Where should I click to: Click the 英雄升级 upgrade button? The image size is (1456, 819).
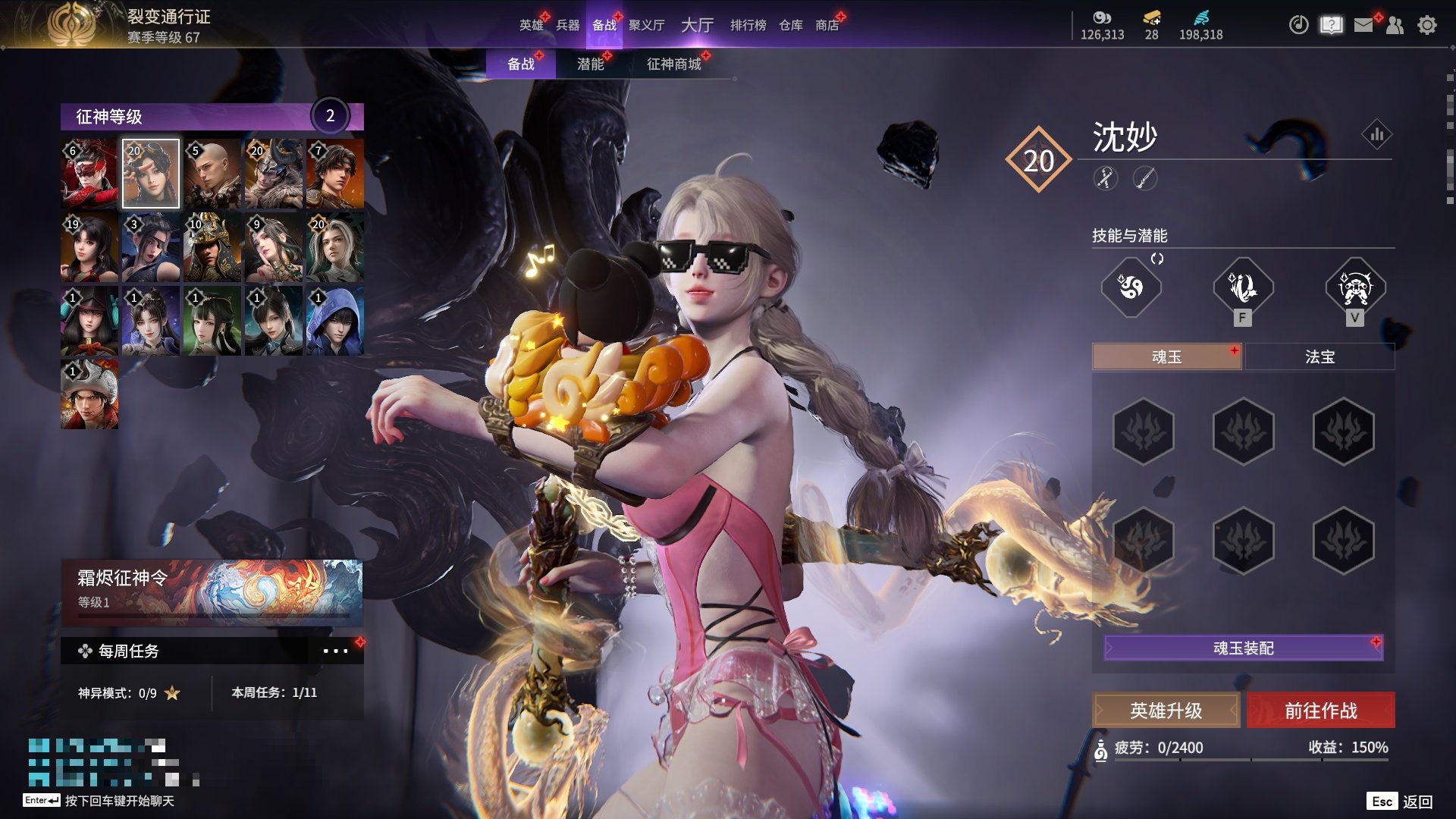click(1166, 711)
